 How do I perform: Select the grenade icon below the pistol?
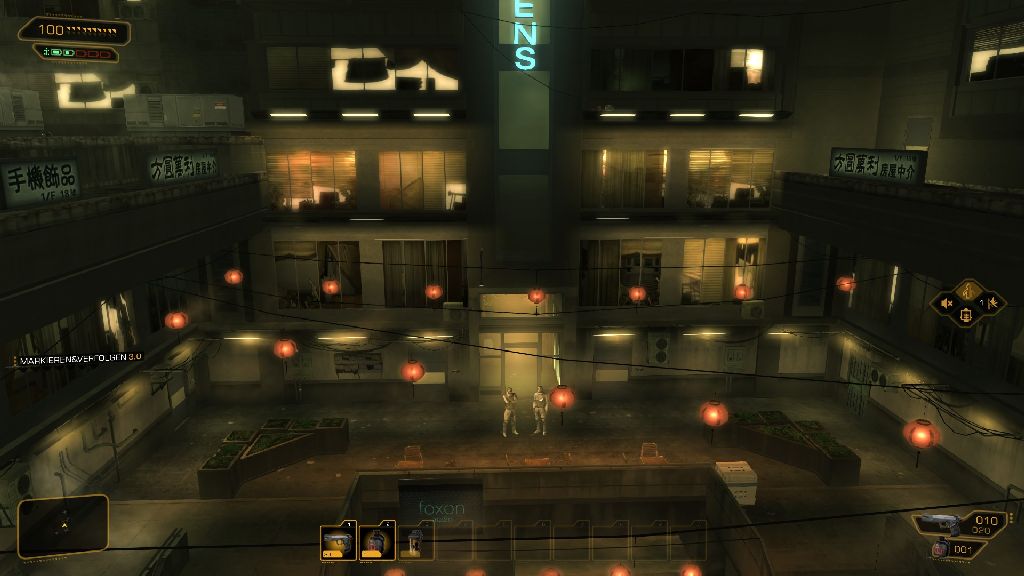[939, 549]
